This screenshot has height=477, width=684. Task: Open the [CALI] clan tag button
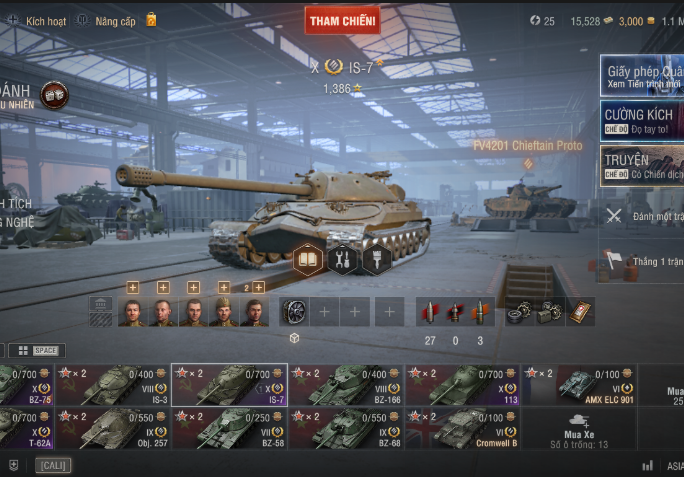tap(53, 465)
